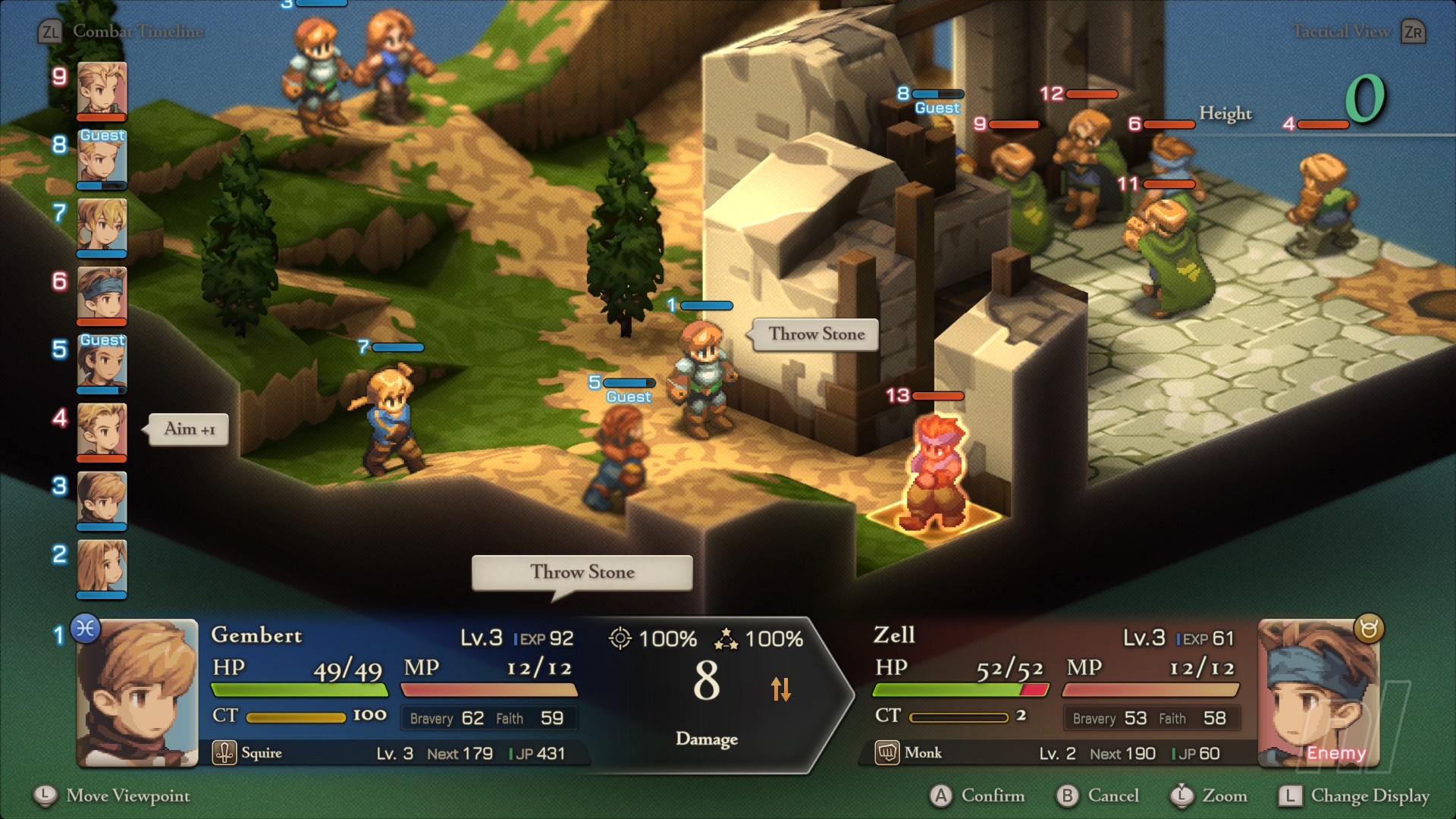Image resolution: width=1456 pixels, height=819 pixels.
Task: Click the Squire job icon for Gembert
Action: coord(224,753)
